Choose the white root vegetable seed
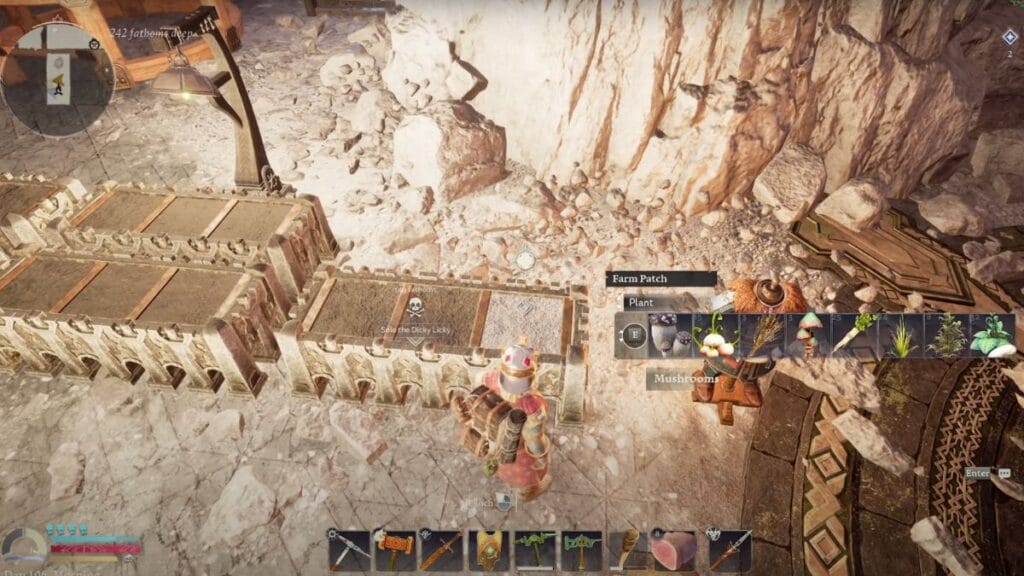Viewport: 1024px width, 576px height. click(855, 335)
